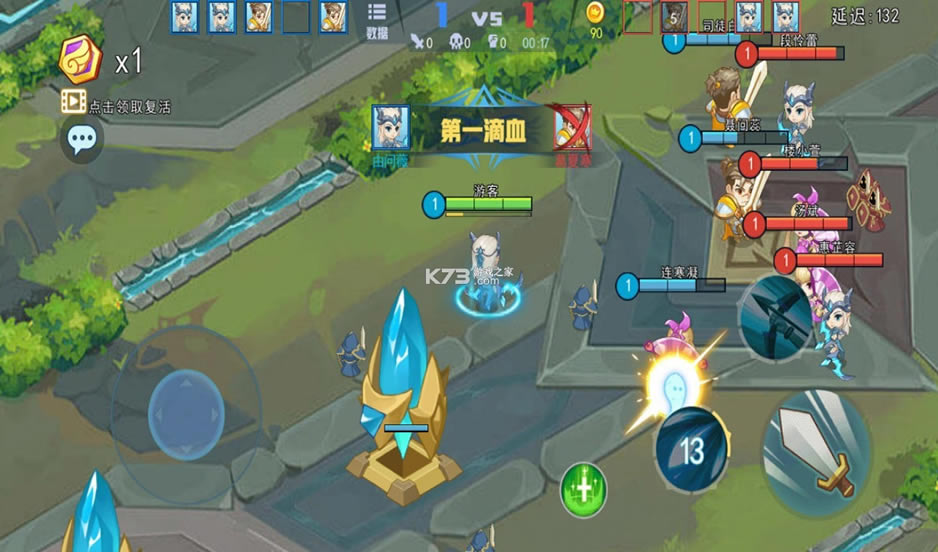Use the green heal plus ability

coord(584,489)
